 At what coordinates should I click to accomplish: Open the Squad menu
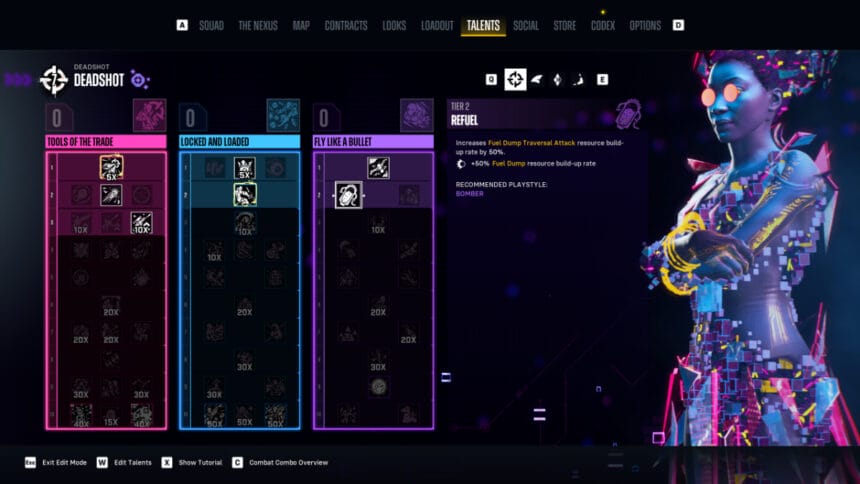pyautogui.click(x=211, y=25)
